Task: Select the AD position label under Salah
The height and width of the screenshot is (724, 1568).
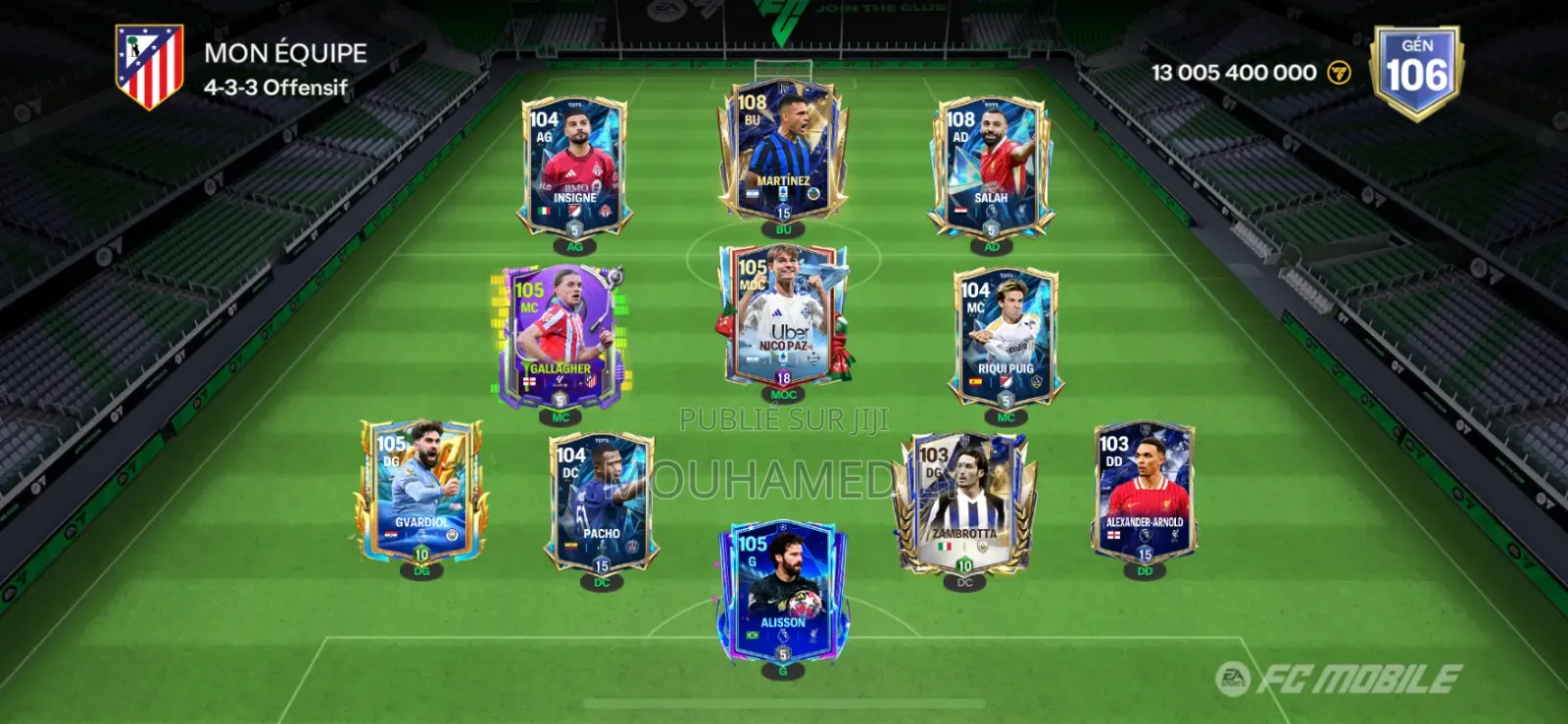Action: tap(991, 248)
